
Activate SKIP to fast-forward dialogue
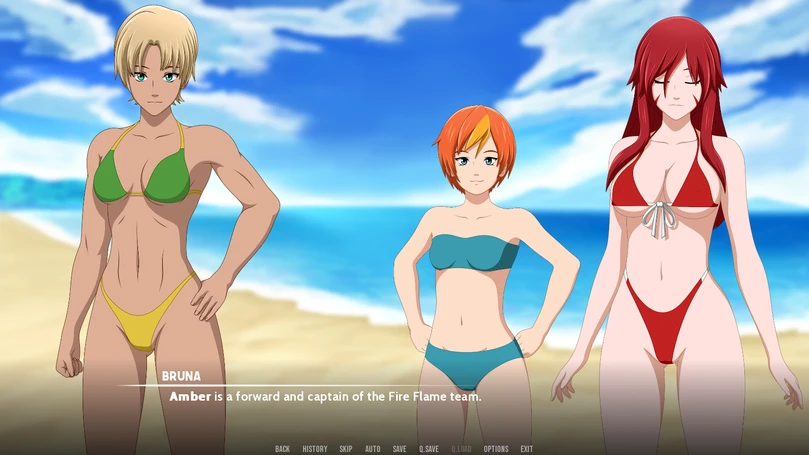pyautogui.click(x=346, y=449)
